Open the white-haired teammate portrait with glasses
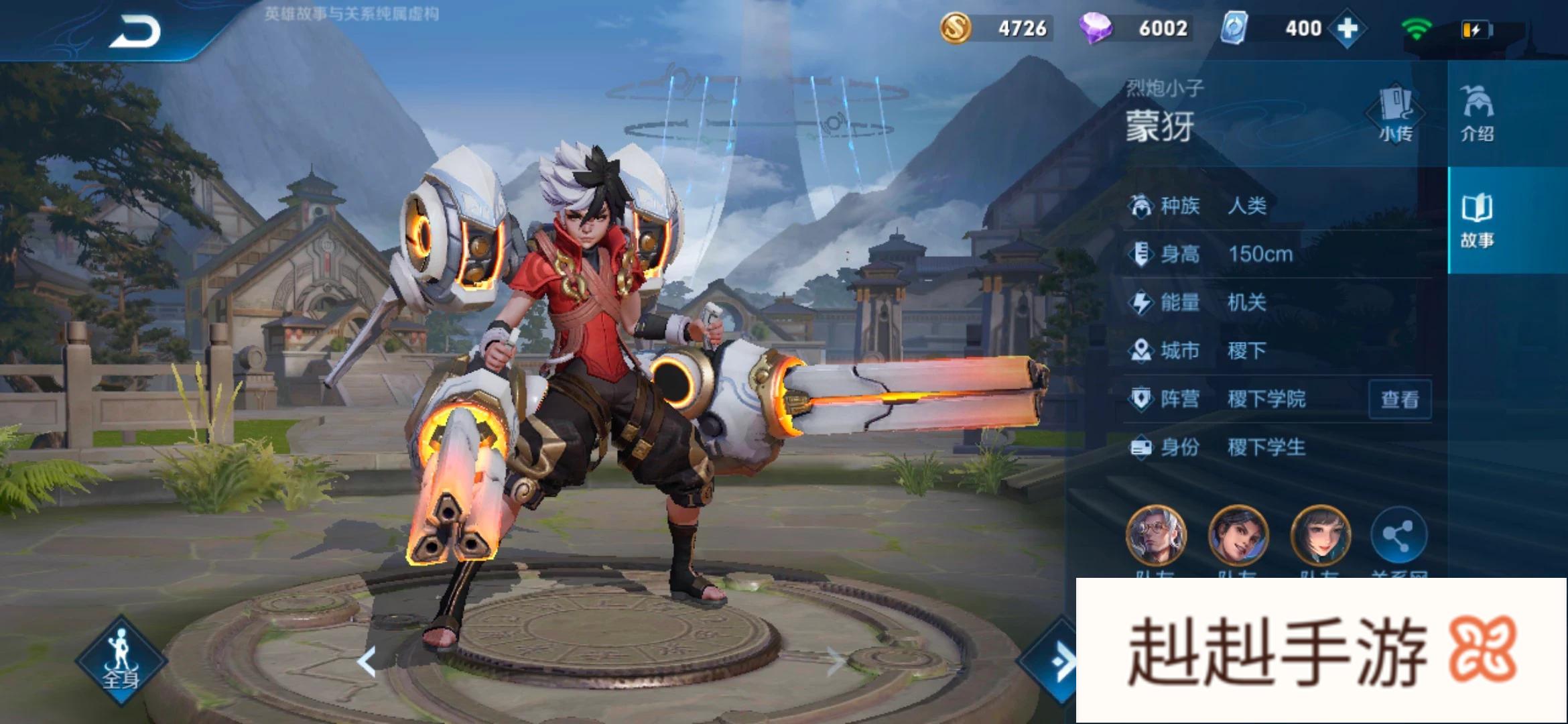Image resolution: width=1568 pixels, height=724 pixels. click(1155, 536)
